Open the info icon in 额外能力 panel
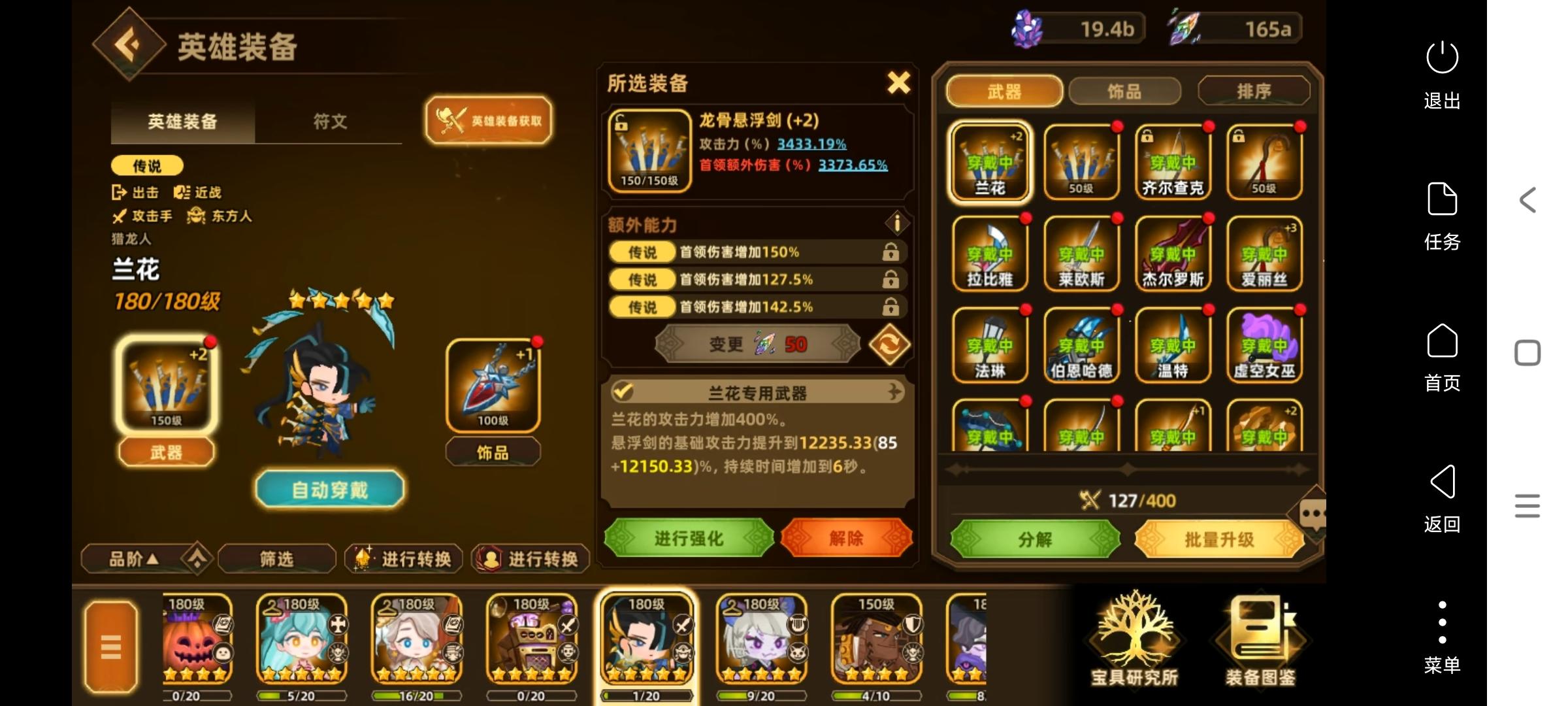Viewport: 1568px width, 706px height. pyautogui.click(x=898, y=224)
